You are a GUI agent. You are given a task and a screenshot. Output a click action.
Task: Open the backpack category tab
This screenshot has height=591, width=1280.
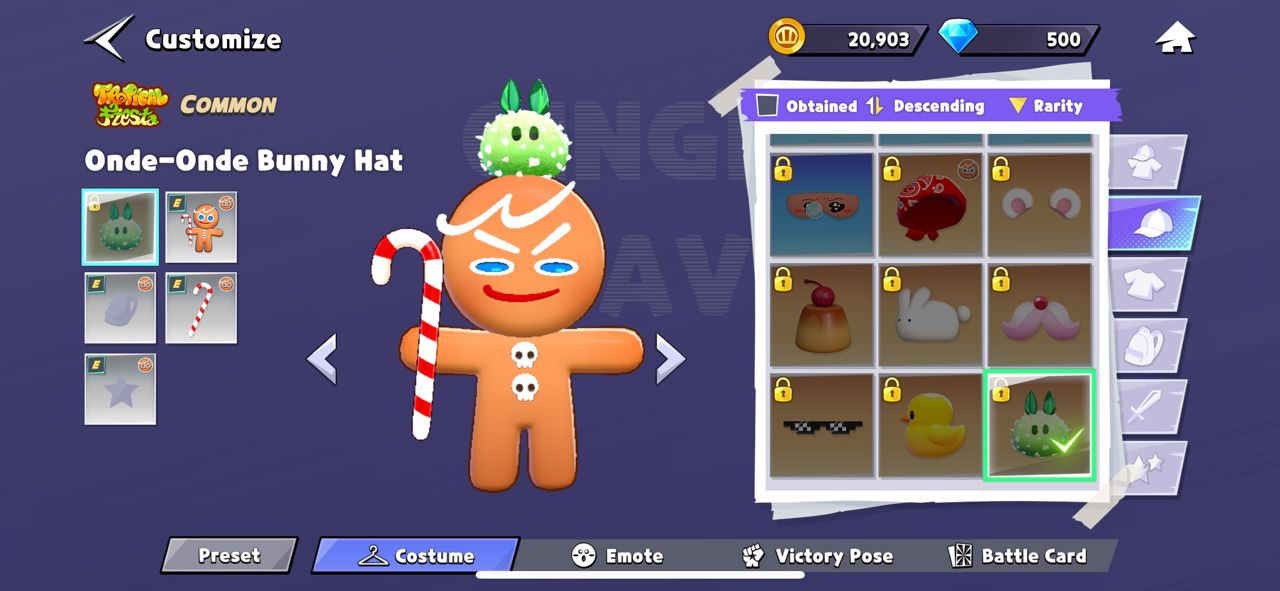[x=1148, y=345]
